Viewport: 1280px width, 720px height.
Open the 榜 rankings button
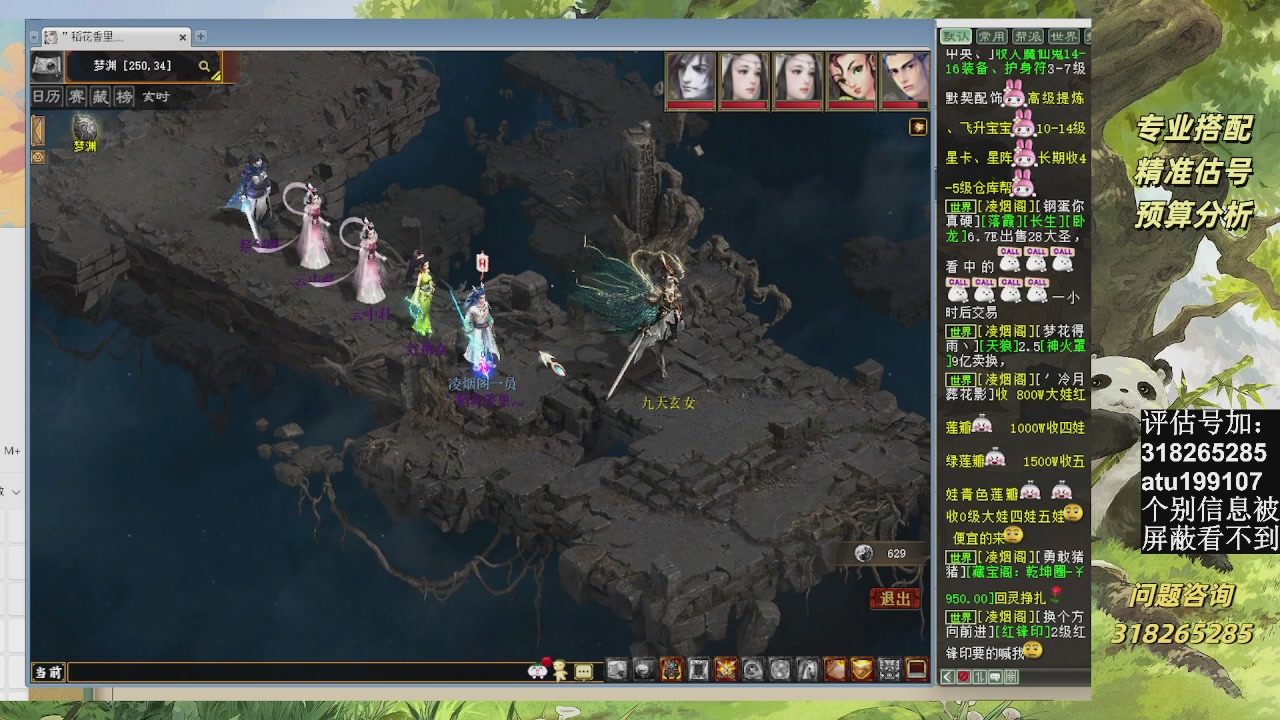coord(124,97)
